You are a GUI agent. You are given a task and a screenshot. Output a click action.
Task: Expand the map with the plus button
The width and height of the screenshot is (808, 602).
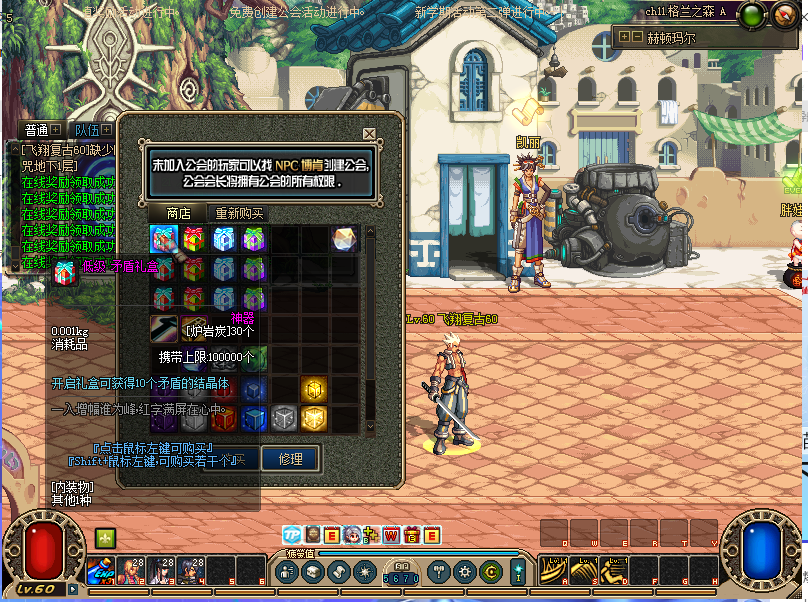[x=624, y=36]
